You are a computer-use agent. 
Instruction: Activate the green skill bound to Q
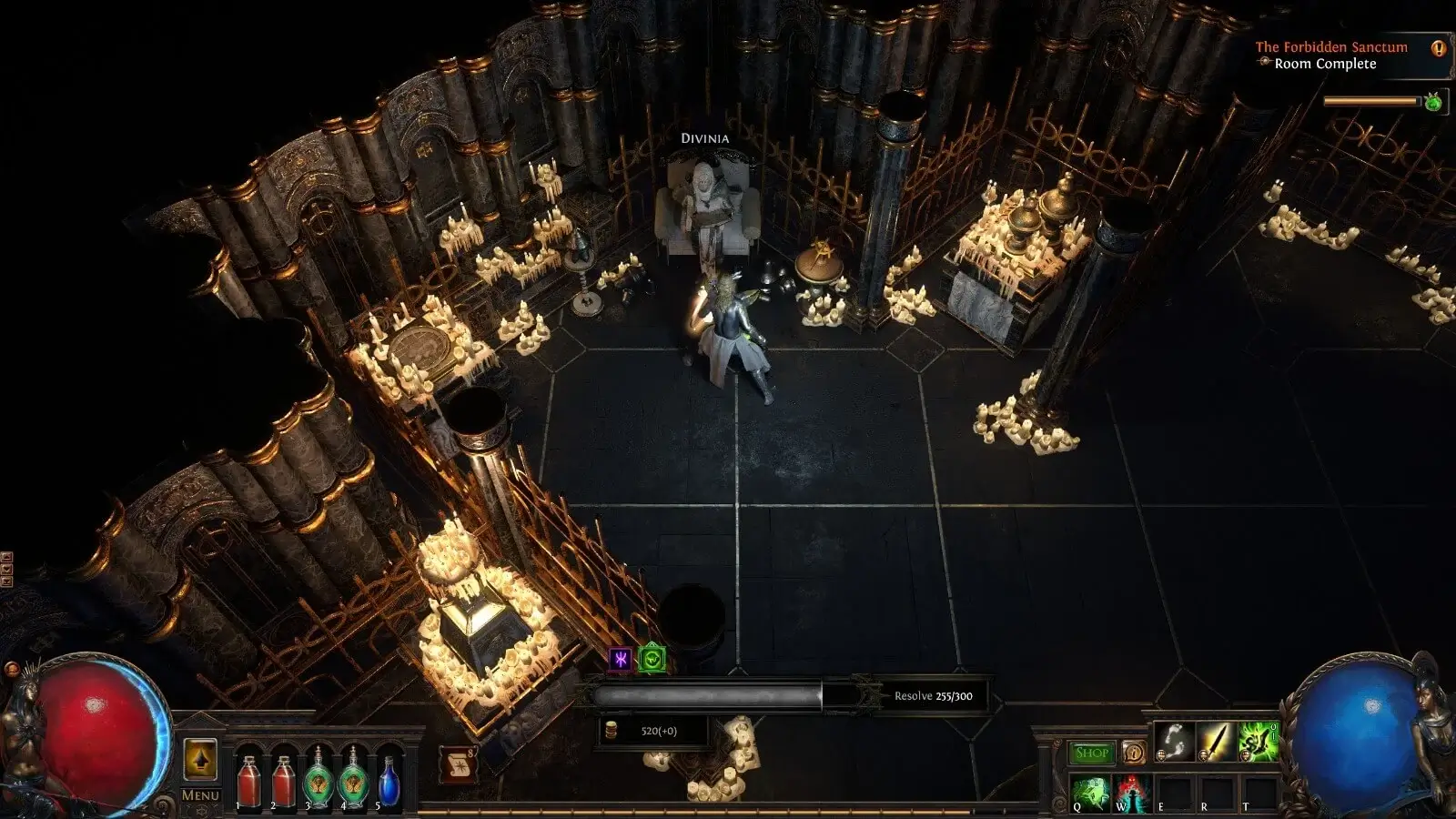click(1090, 793)
